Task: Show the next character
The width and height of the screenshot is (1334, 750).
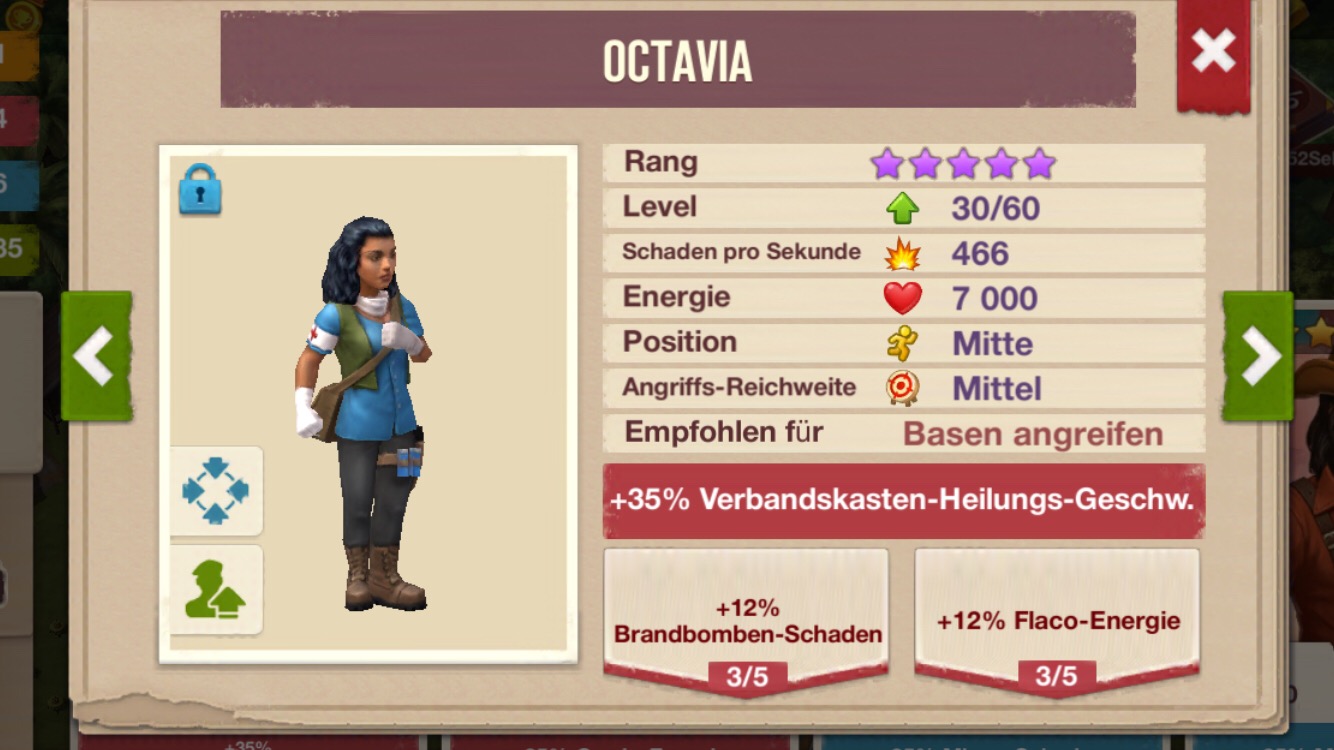Action: pos(1257,356)
